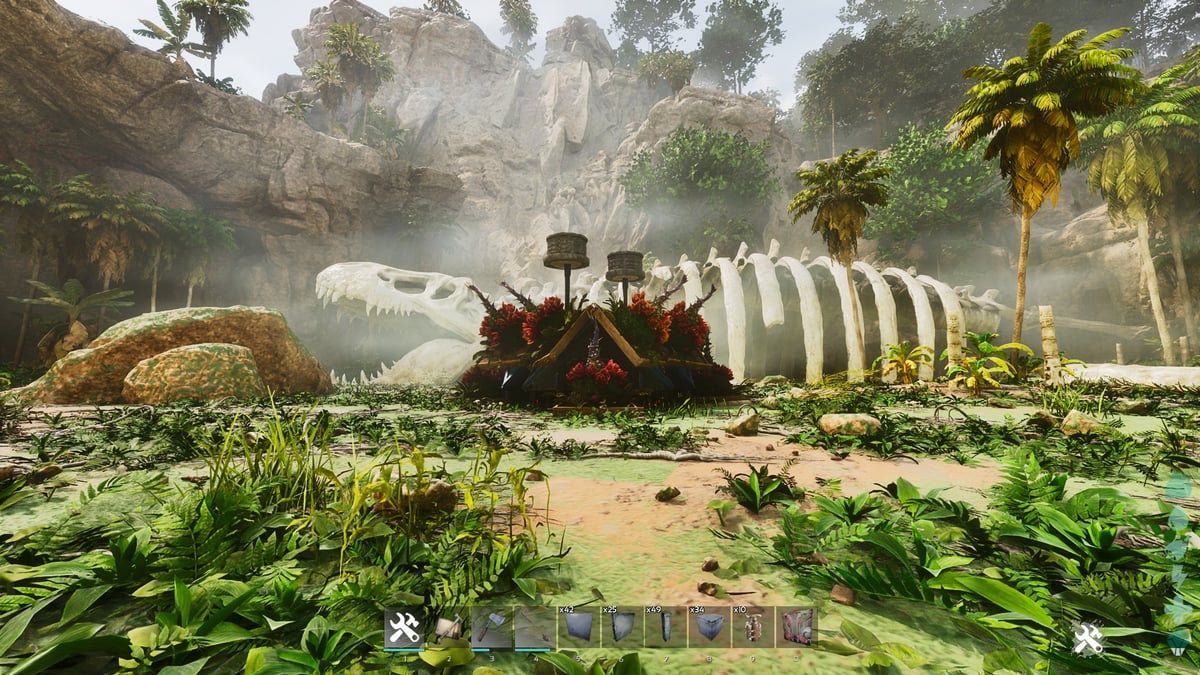Screen dimensions: 1200x675
Task: Select the hammer tool hotbar slot
Action: (447, 628)
